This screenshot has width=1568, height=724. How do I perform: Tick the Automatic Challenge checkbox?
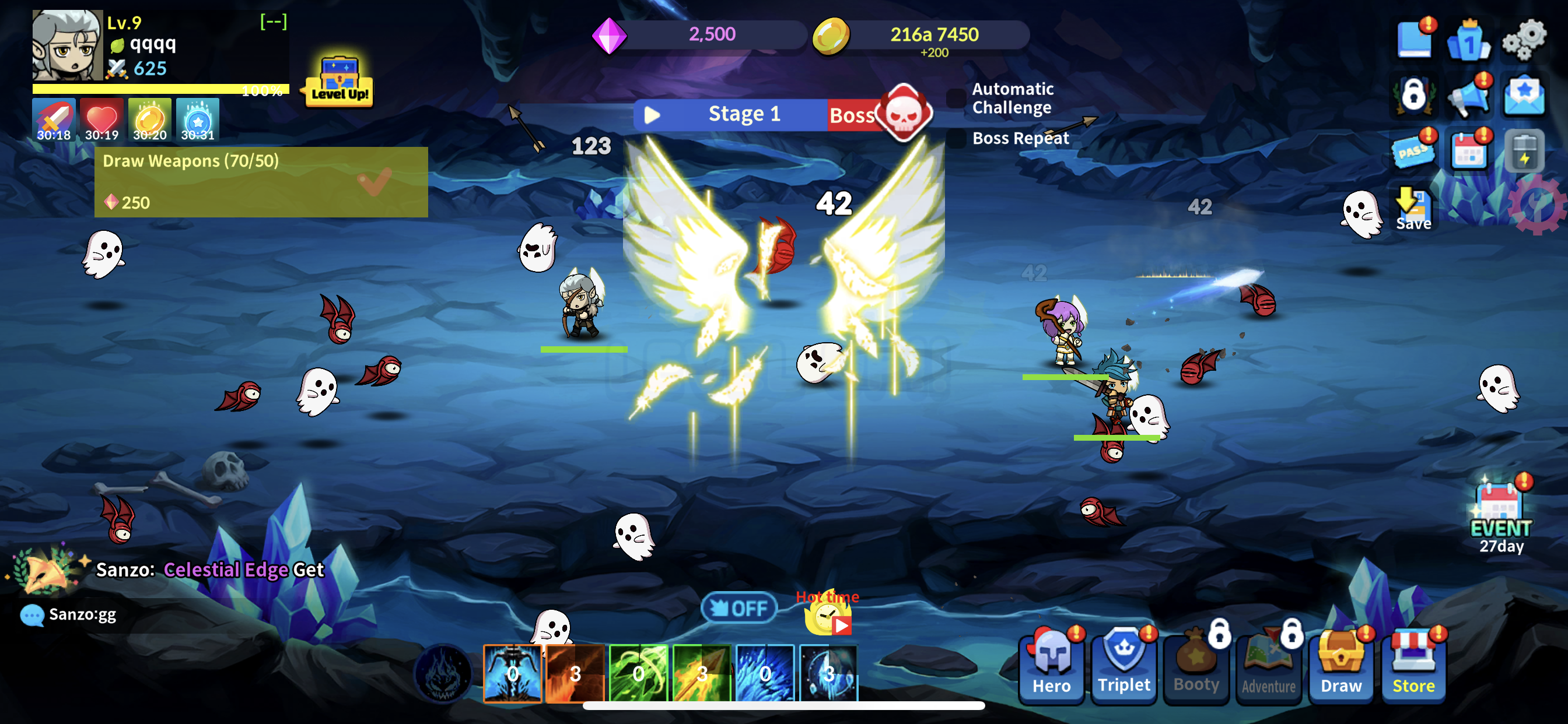click(x=957, y=98)
